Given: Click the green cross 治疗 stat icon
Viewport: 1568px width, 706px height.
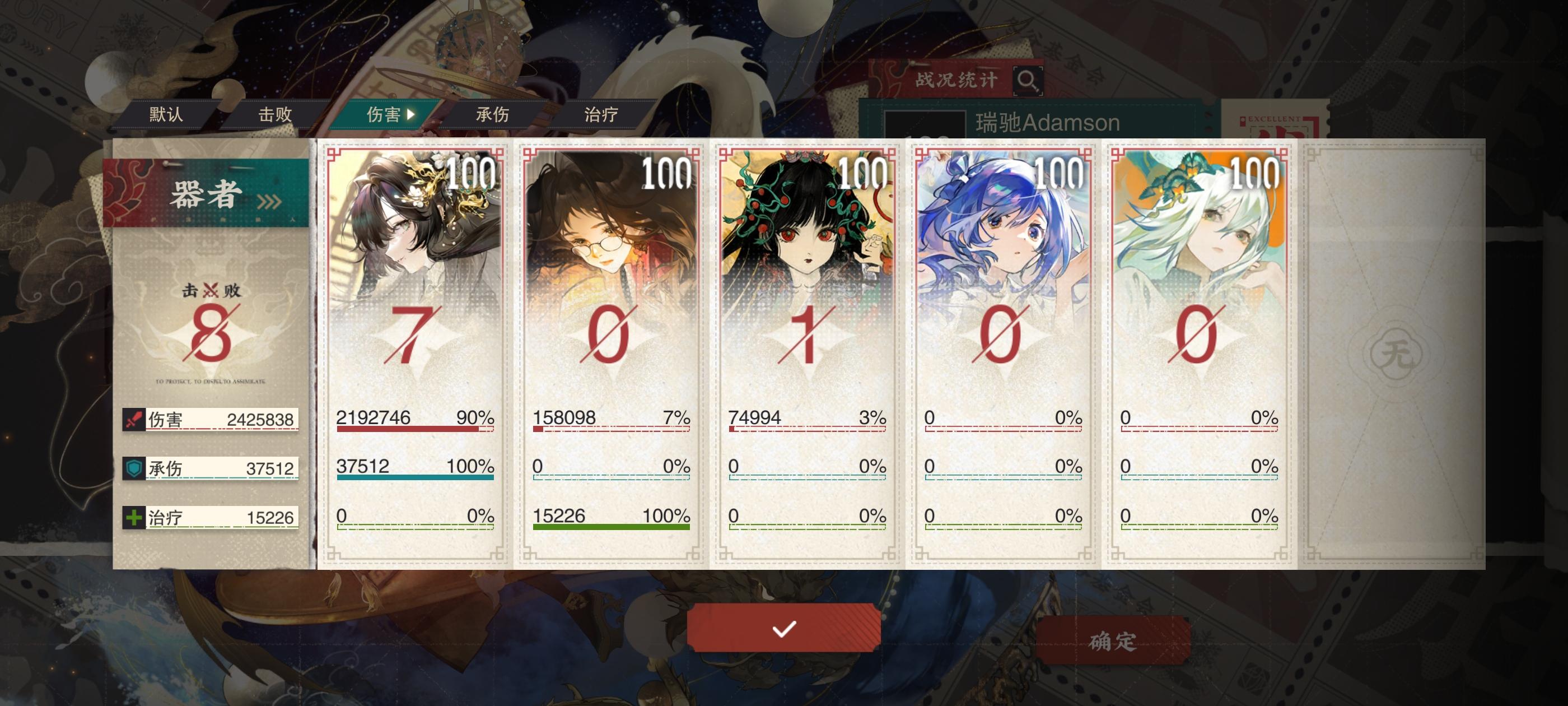Looking at the screenshot, I should (x=133, y=517).
